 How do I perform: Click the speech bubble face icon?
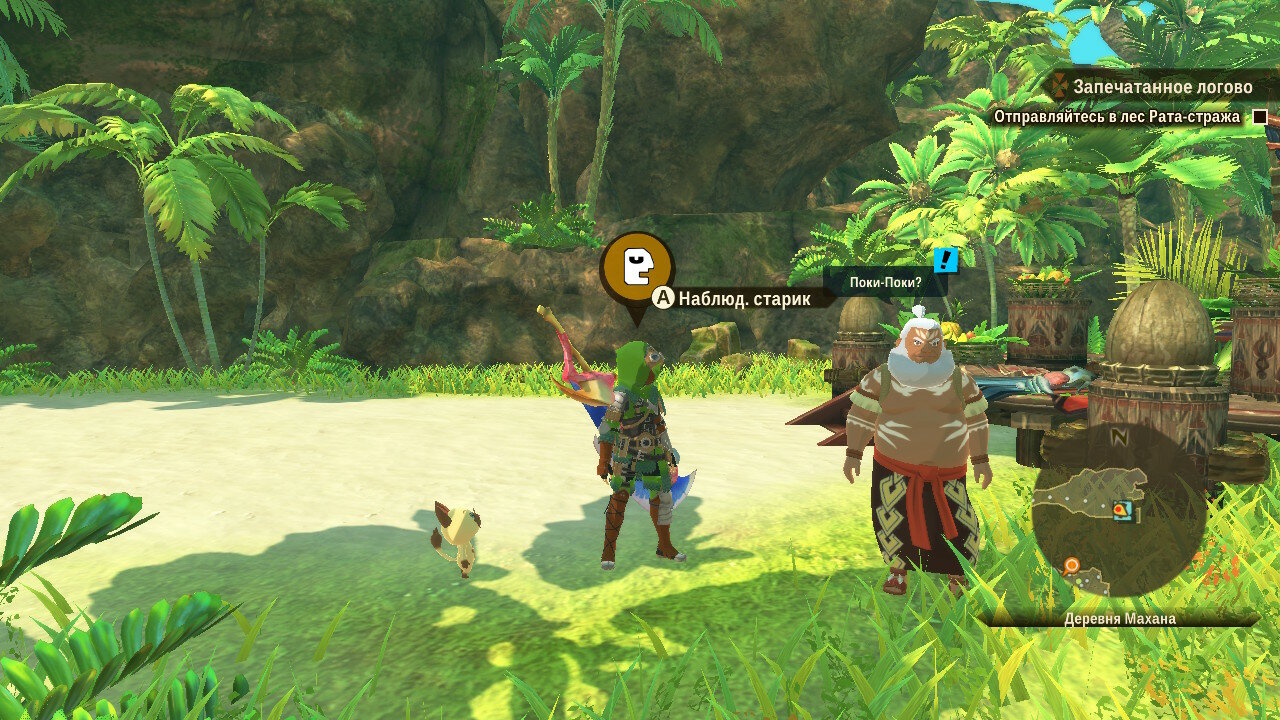636,267
